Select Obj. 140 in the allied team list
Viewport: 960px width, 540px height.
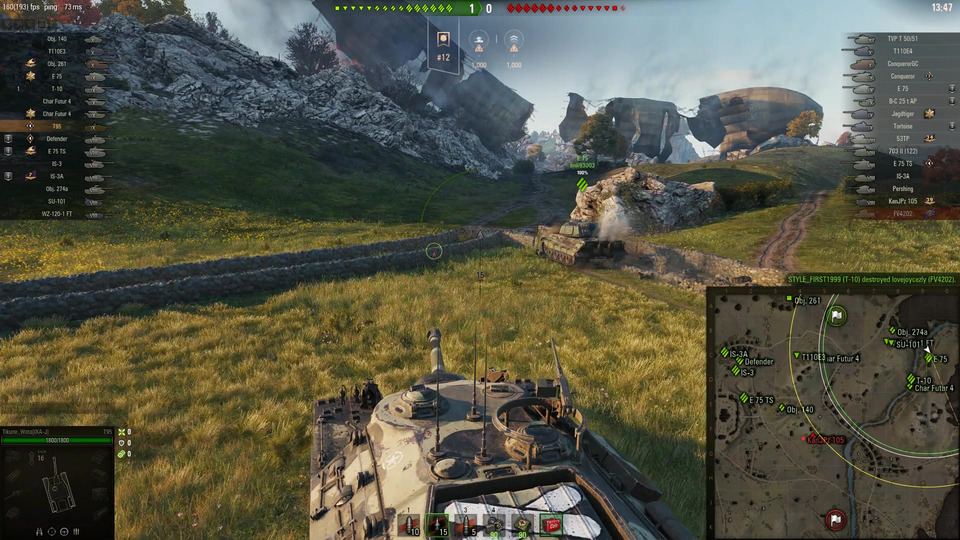pyautogui.click(x=57, y=39)
